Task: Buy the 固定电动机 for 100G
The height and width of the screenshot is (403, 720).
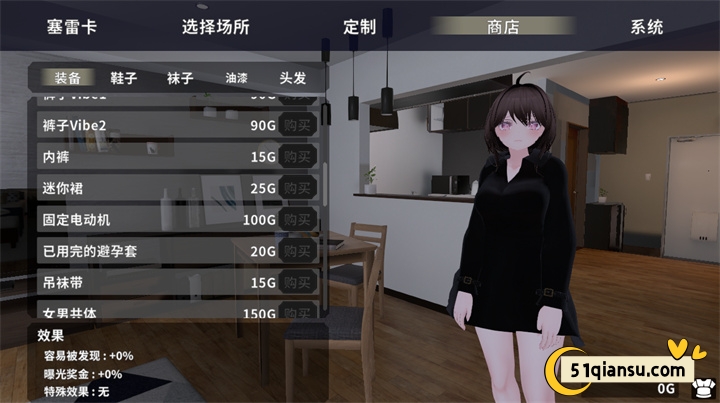Action: pos(297,219)
